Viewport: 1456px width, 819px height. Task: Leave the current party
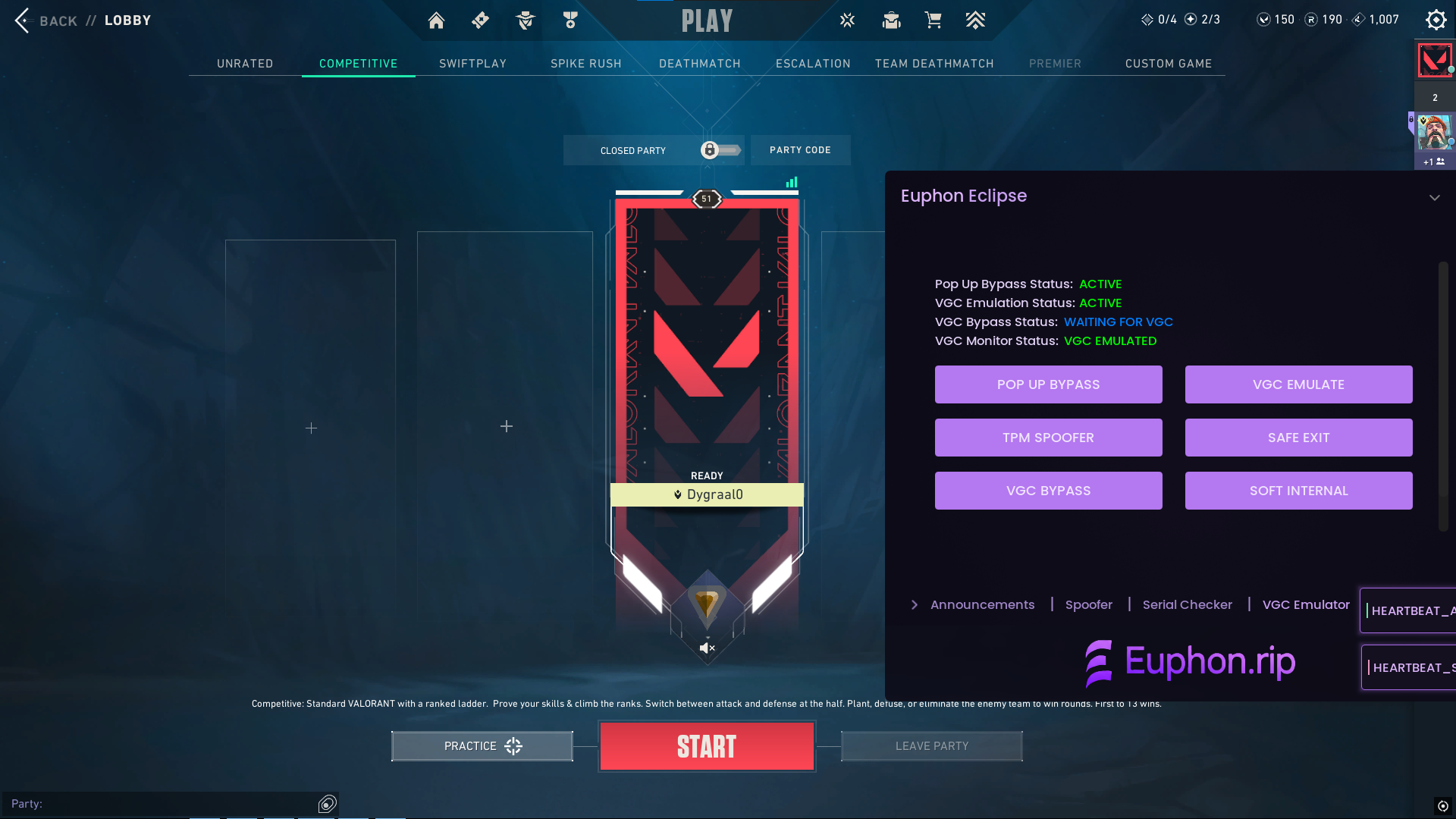tap(931, 746)
